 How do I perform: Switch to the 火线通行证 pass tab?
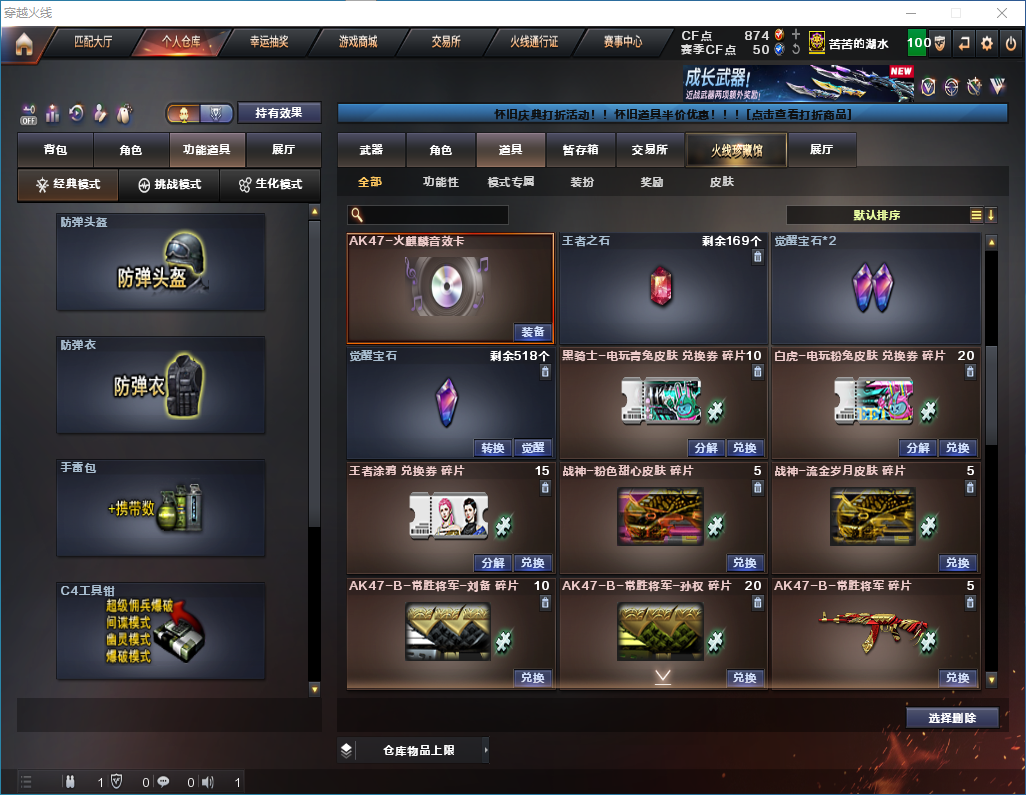534,42
